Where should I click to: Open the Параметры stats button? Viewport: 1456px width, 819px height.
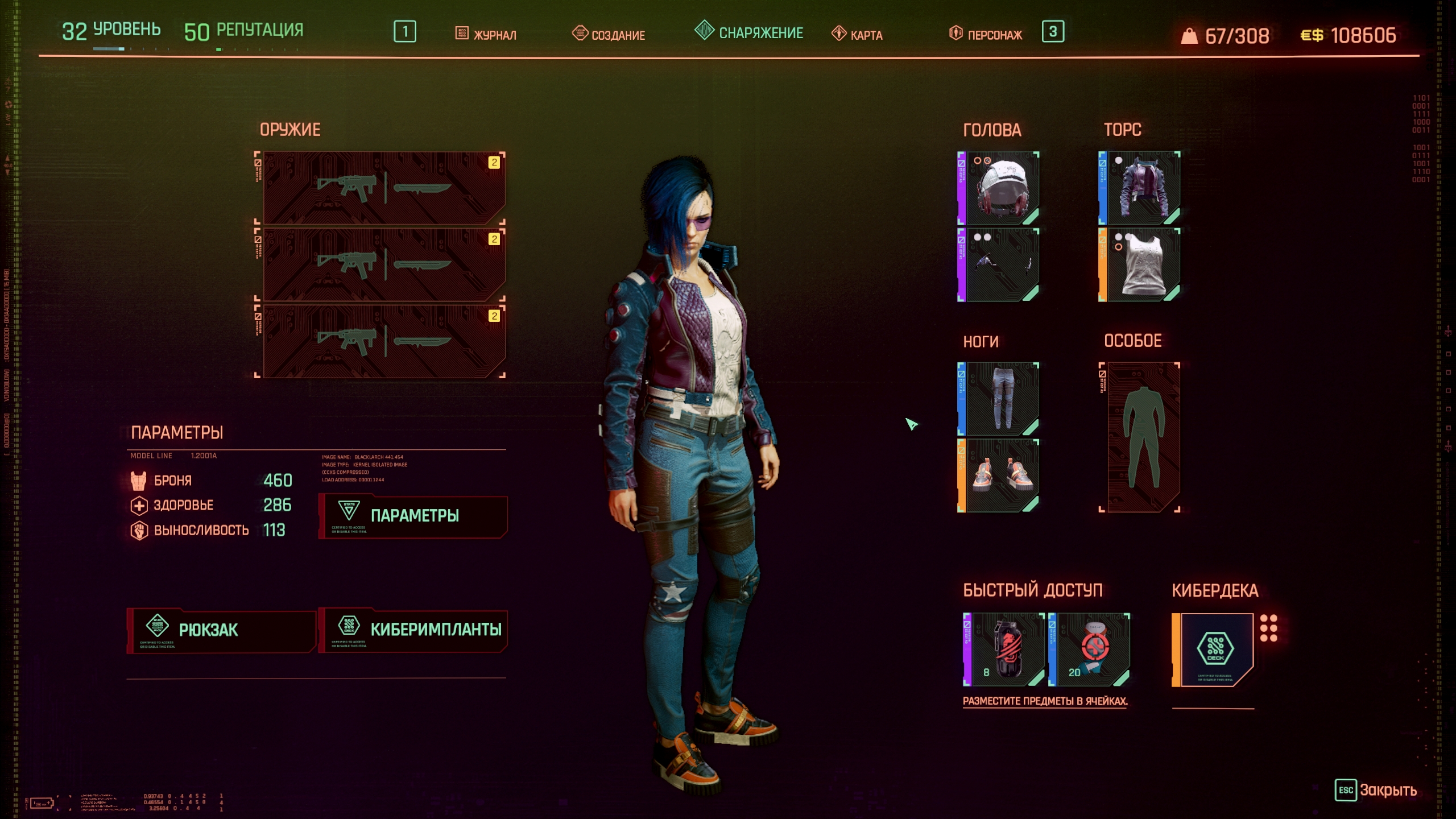click(x=413, y=516)
